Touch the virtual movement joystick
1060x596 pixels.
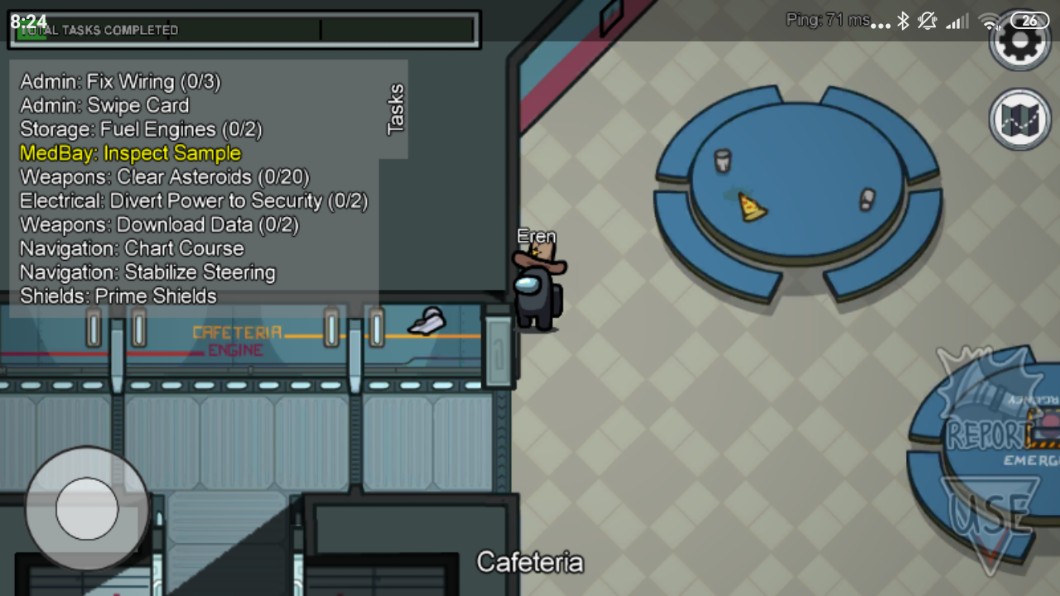pyautogui.click(x=87, y=508)
